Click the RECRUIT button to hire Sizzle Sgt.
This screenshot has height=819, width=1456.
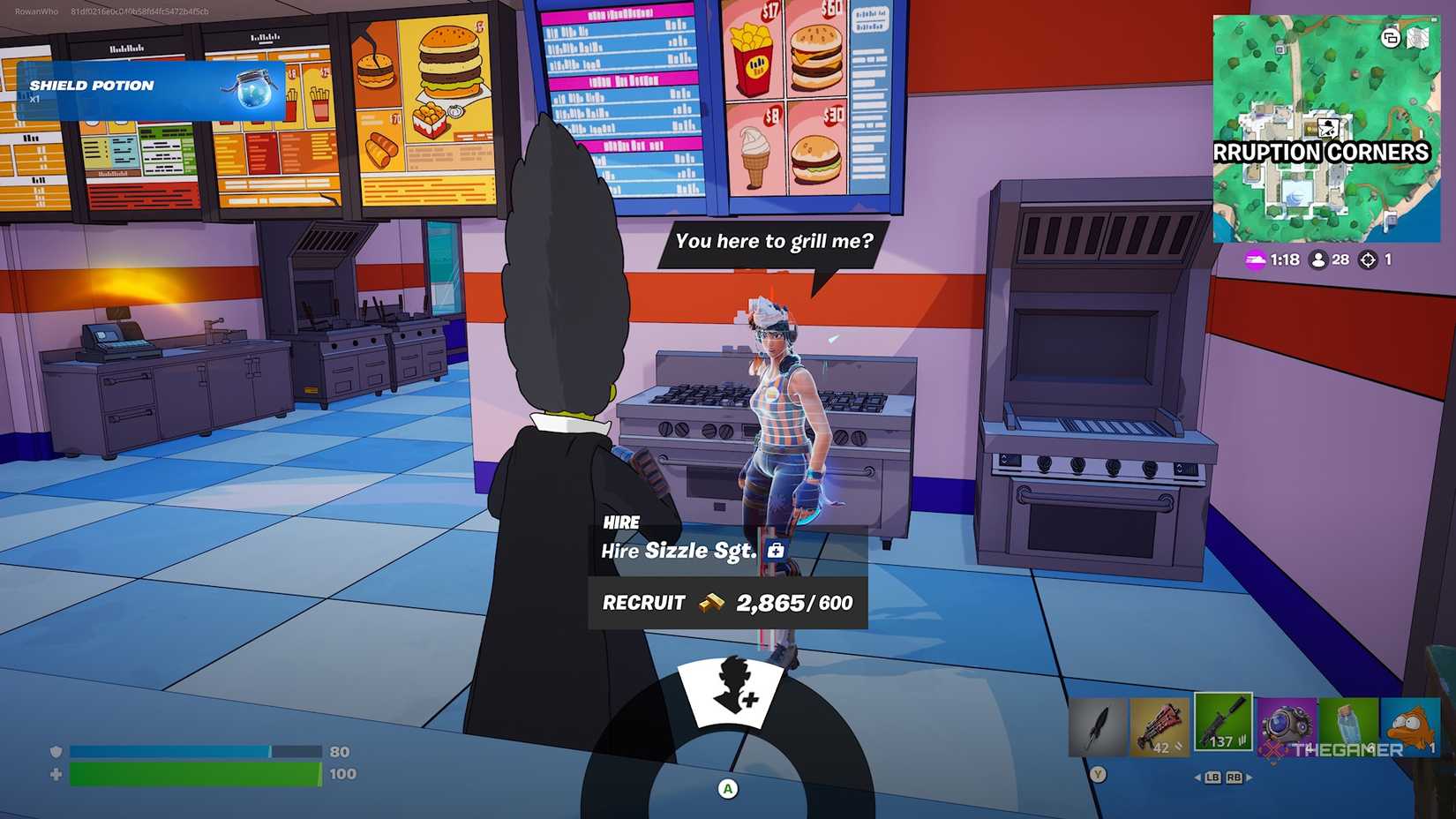click(x=642, y=603)
